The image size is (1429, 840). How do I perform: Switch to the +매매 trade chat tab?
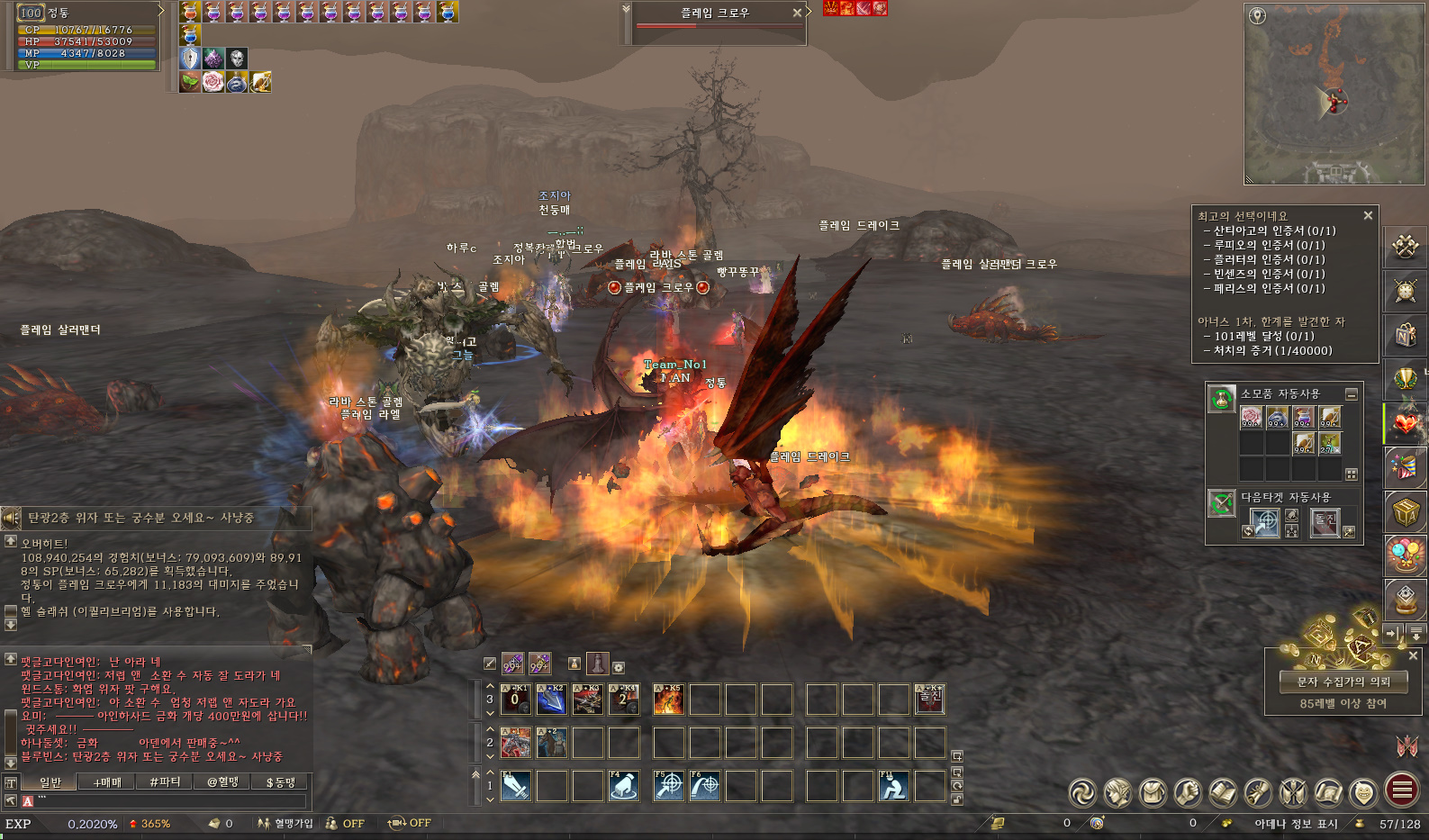107,782
